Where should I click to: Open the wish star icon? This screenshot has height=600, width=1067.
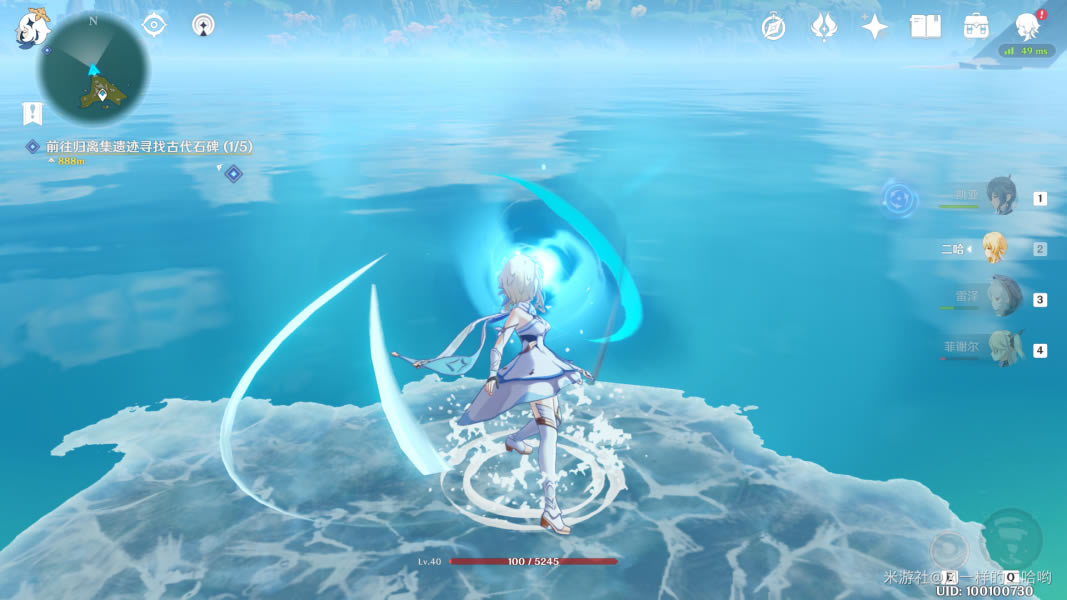pyautogui.click(x=875, y=27)
